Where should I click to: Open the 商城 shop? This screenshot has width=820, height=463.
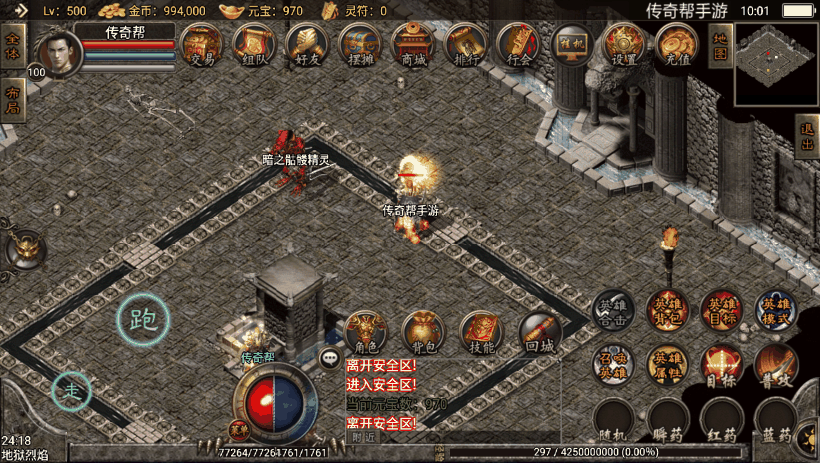tap(412, 46)
